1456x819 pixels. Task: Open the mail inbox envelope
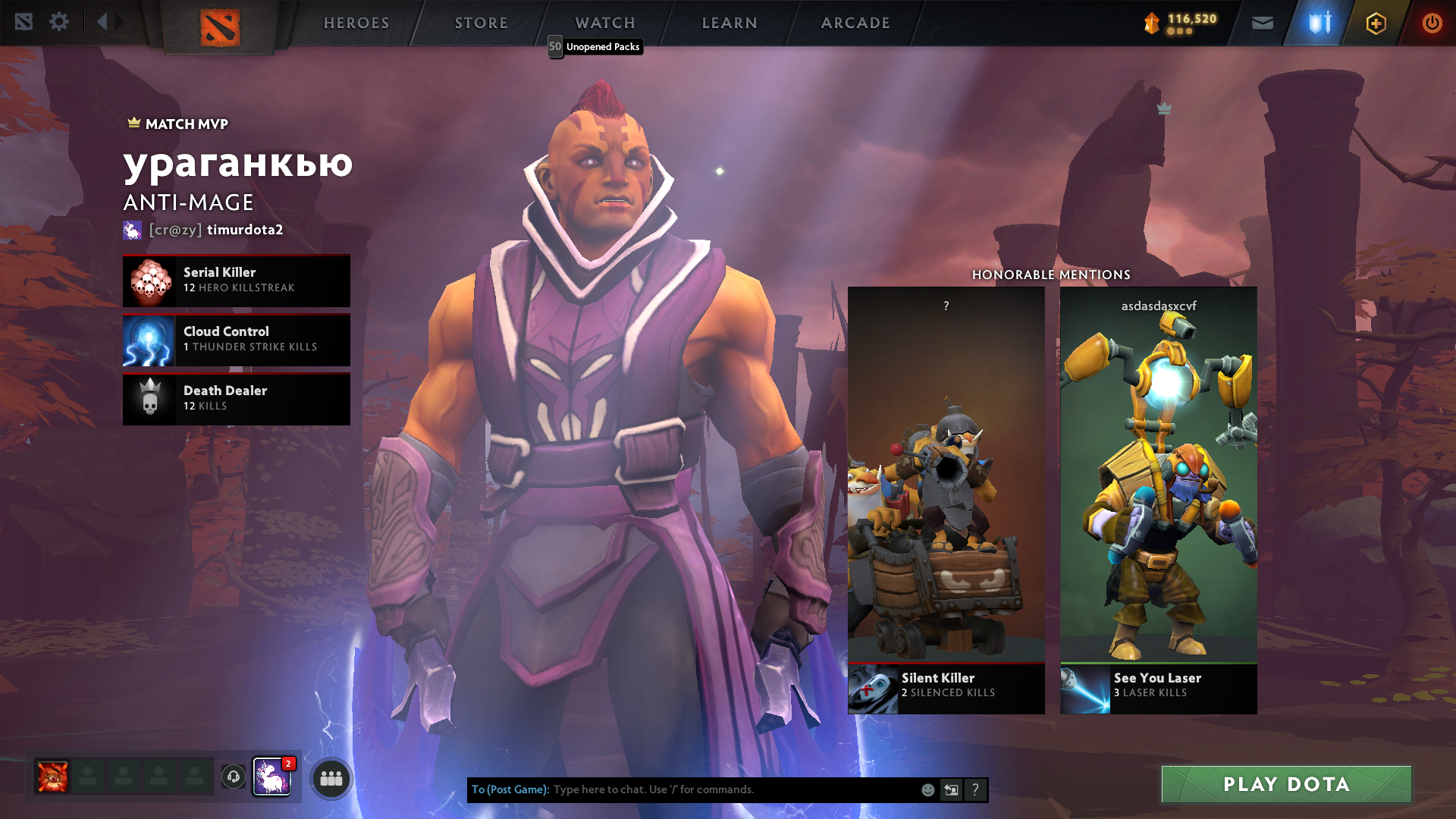pyautogui.click(x=1262, y=24)
